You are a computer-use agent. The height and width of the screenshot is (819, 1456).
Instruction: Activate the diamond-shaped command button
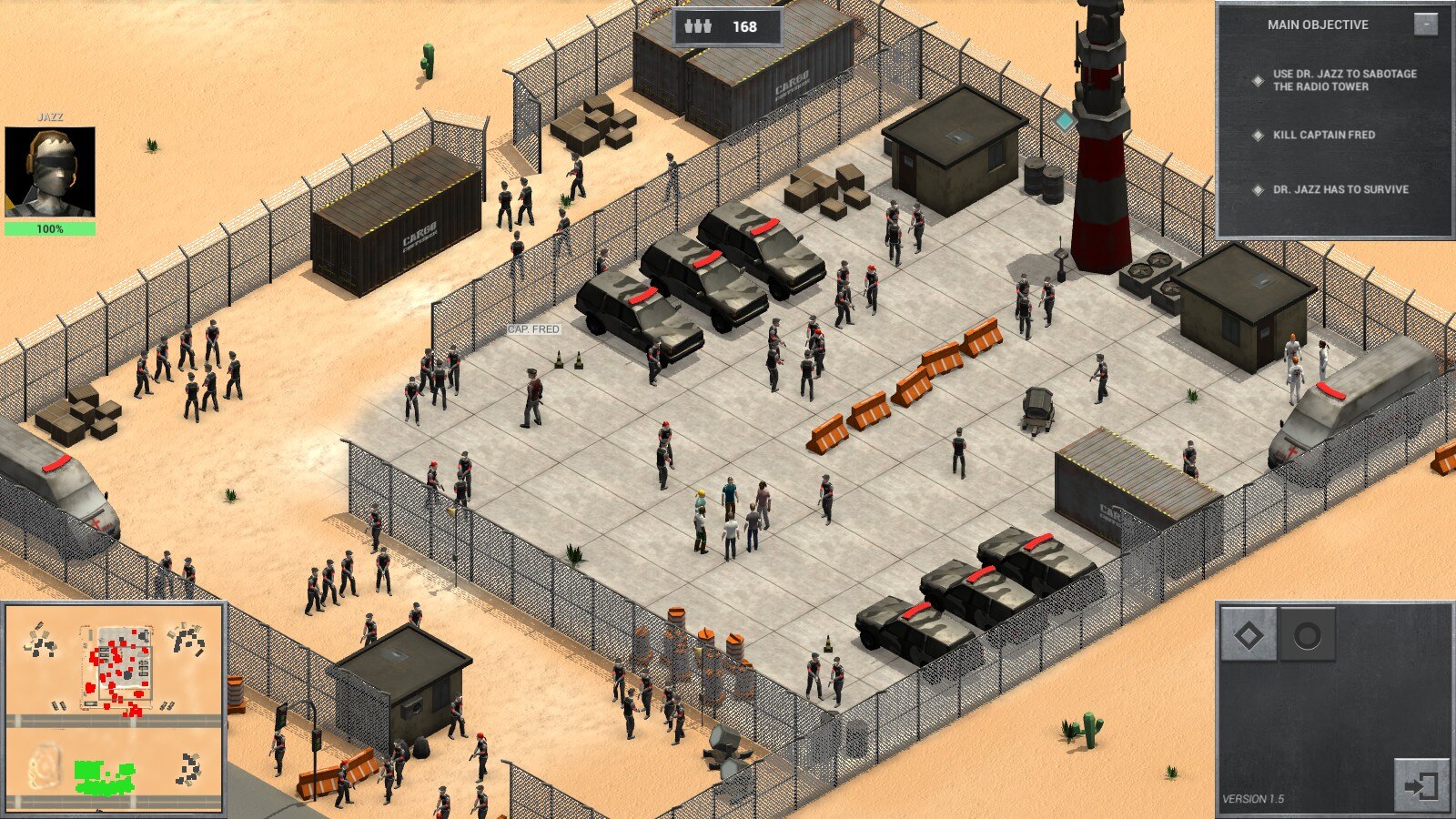click(1249, 634)
